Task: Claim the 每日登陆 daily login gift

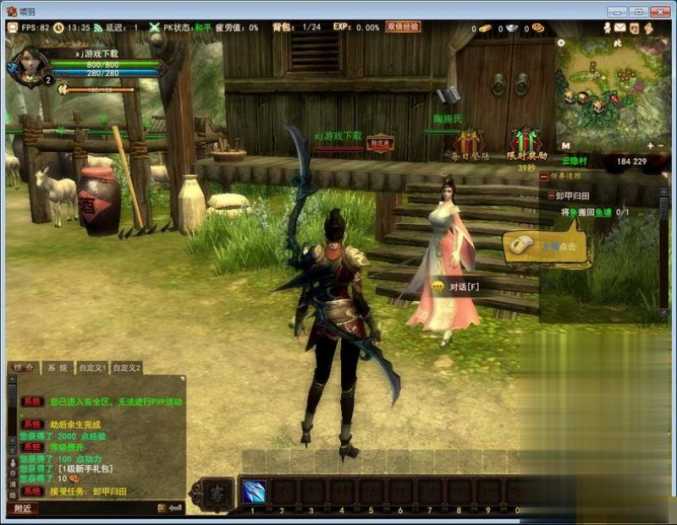Action: [468, 143]
